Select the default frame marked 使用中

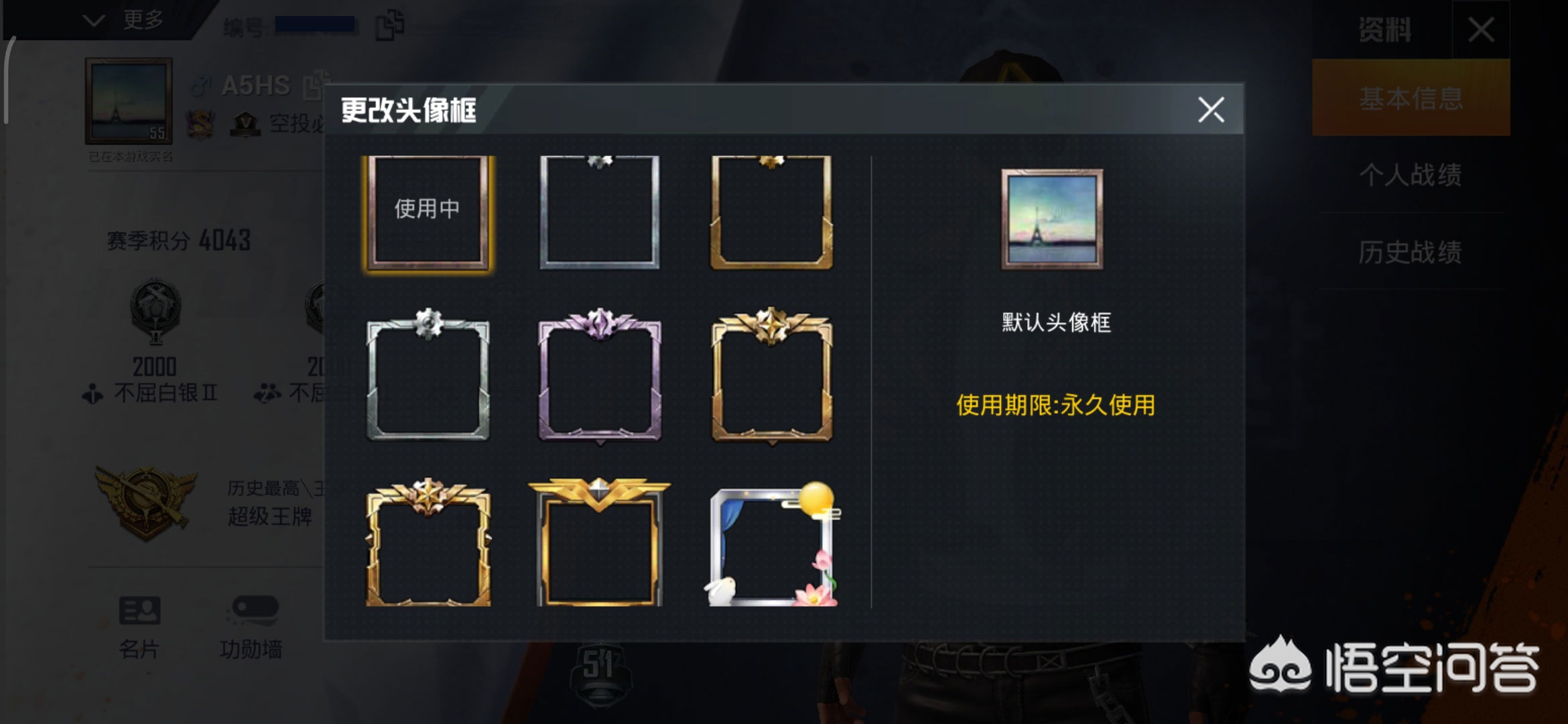tap(428, 212)
